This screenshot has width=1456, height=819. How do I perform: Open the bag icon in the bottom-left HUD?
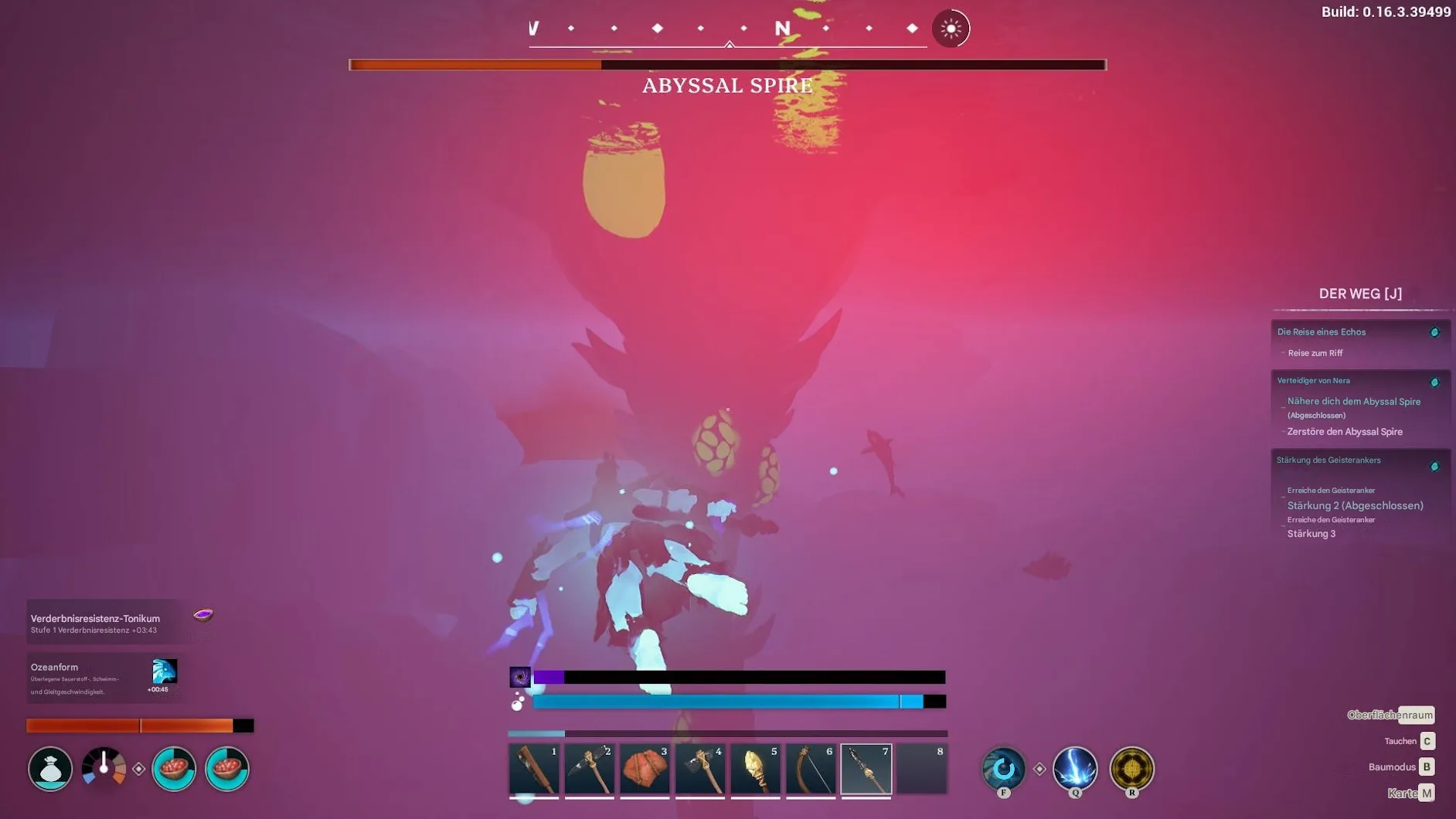(50, 769)
